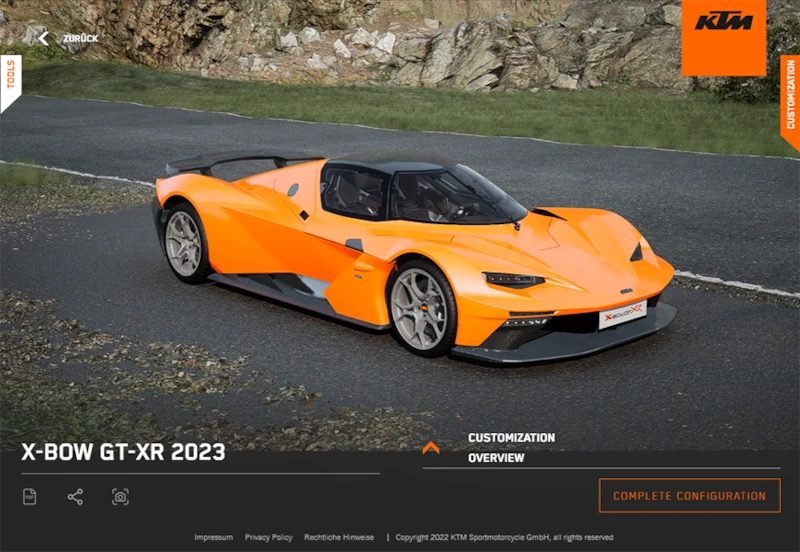800x552 pixels.
Task: Share the configuration via share icon
Action: pyautogui.click(x=75, y=497)
